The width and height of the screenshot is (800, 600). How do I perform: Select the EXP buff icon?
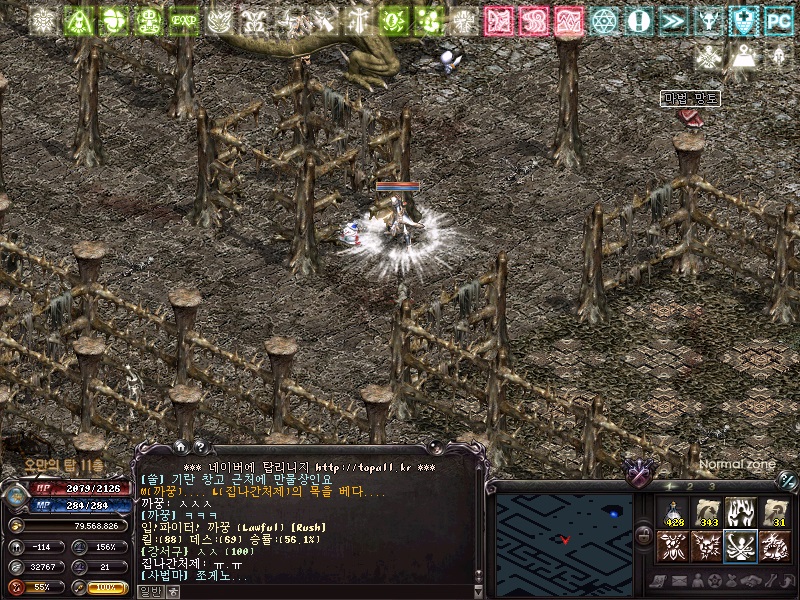(183, 20)
